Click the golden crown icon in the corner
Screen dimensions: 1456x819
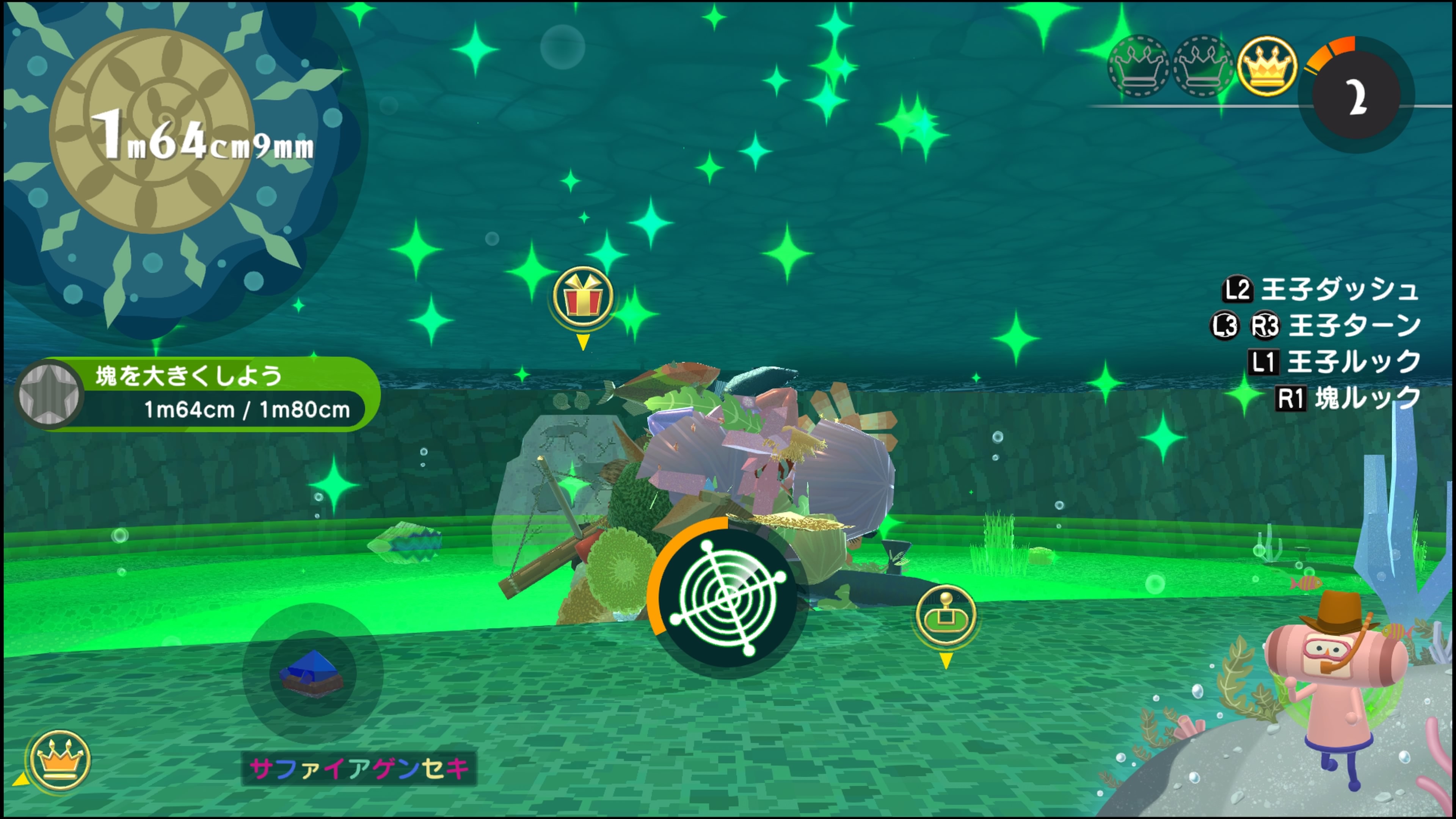click(x=60, y=761)
